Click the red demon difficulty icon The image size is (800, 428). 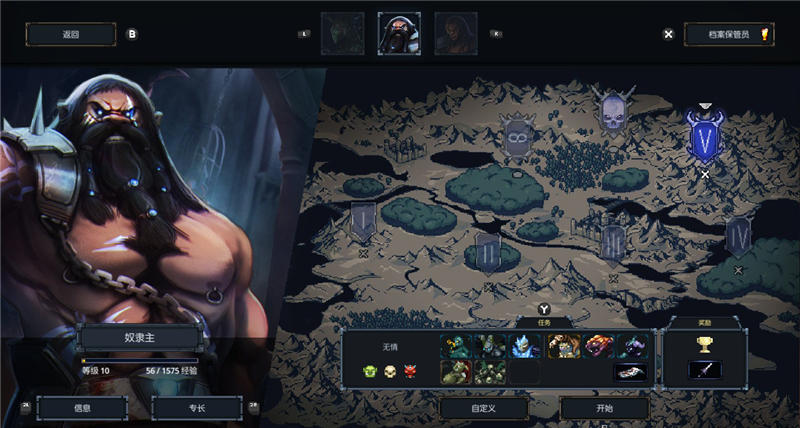pos(409,372)
